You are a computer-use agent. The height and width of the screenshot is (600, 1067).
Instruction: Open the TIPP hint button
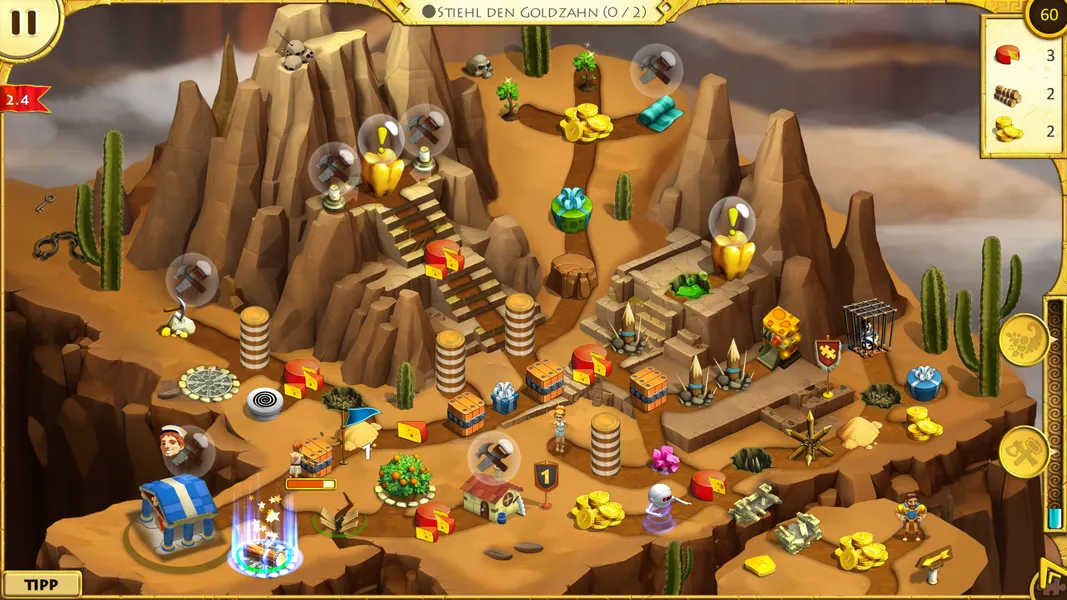coord(41,584)
